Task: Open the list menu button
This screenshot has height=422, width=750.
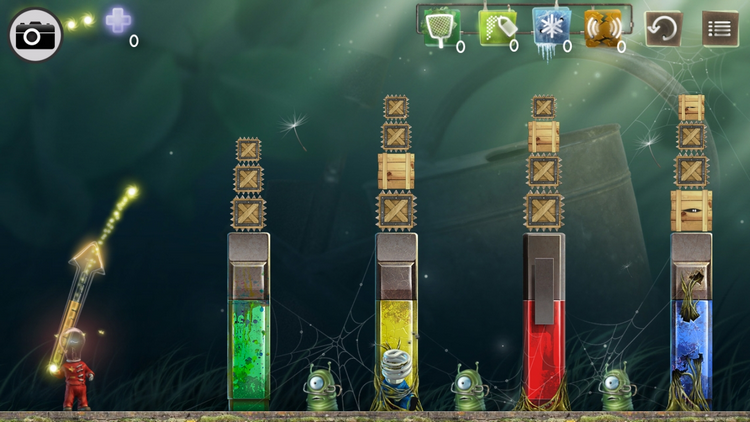Action: 720,28
